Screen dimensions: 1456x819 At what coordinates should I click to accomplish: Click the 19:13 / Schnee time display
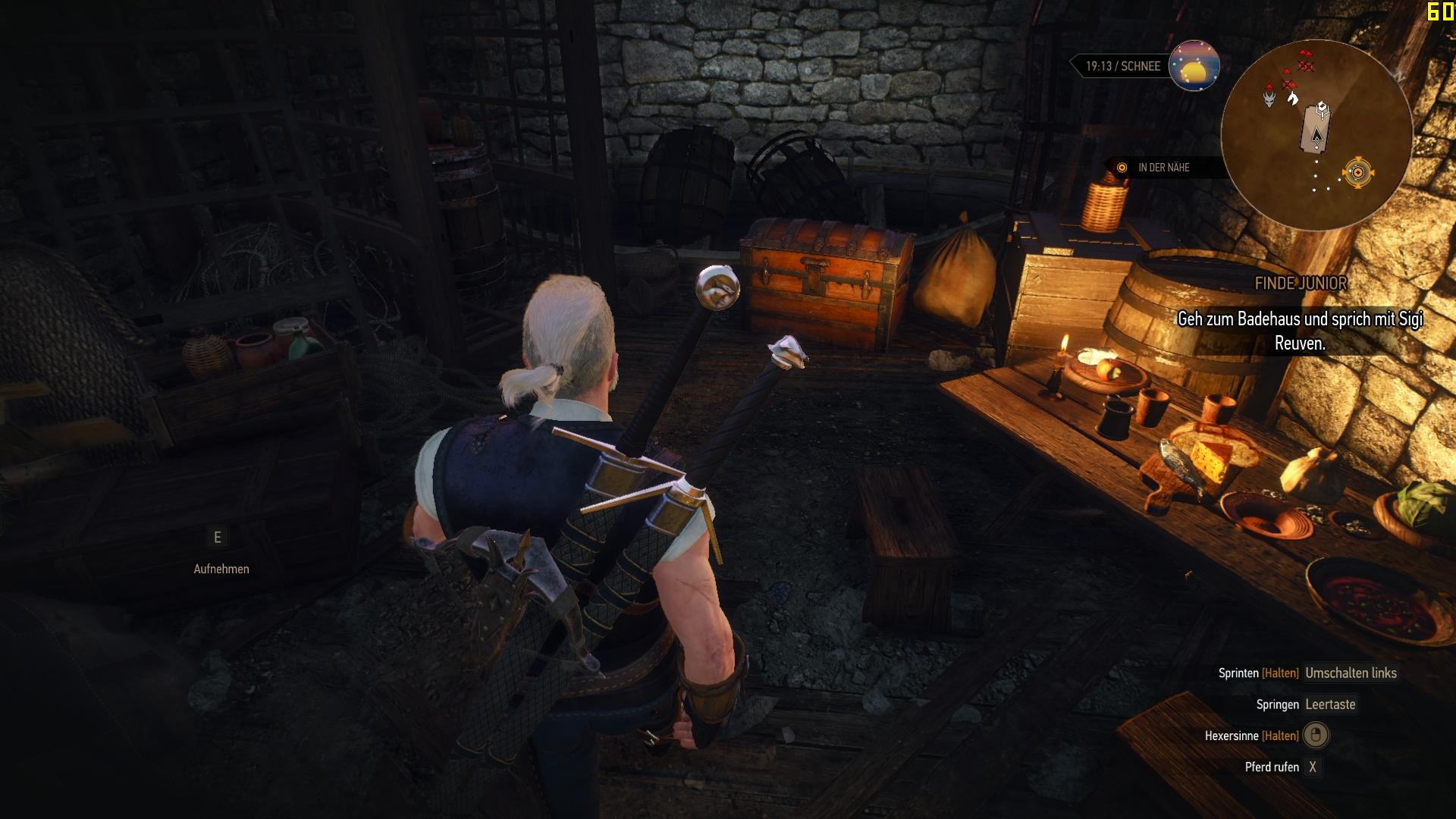(x=1122, y=66)
